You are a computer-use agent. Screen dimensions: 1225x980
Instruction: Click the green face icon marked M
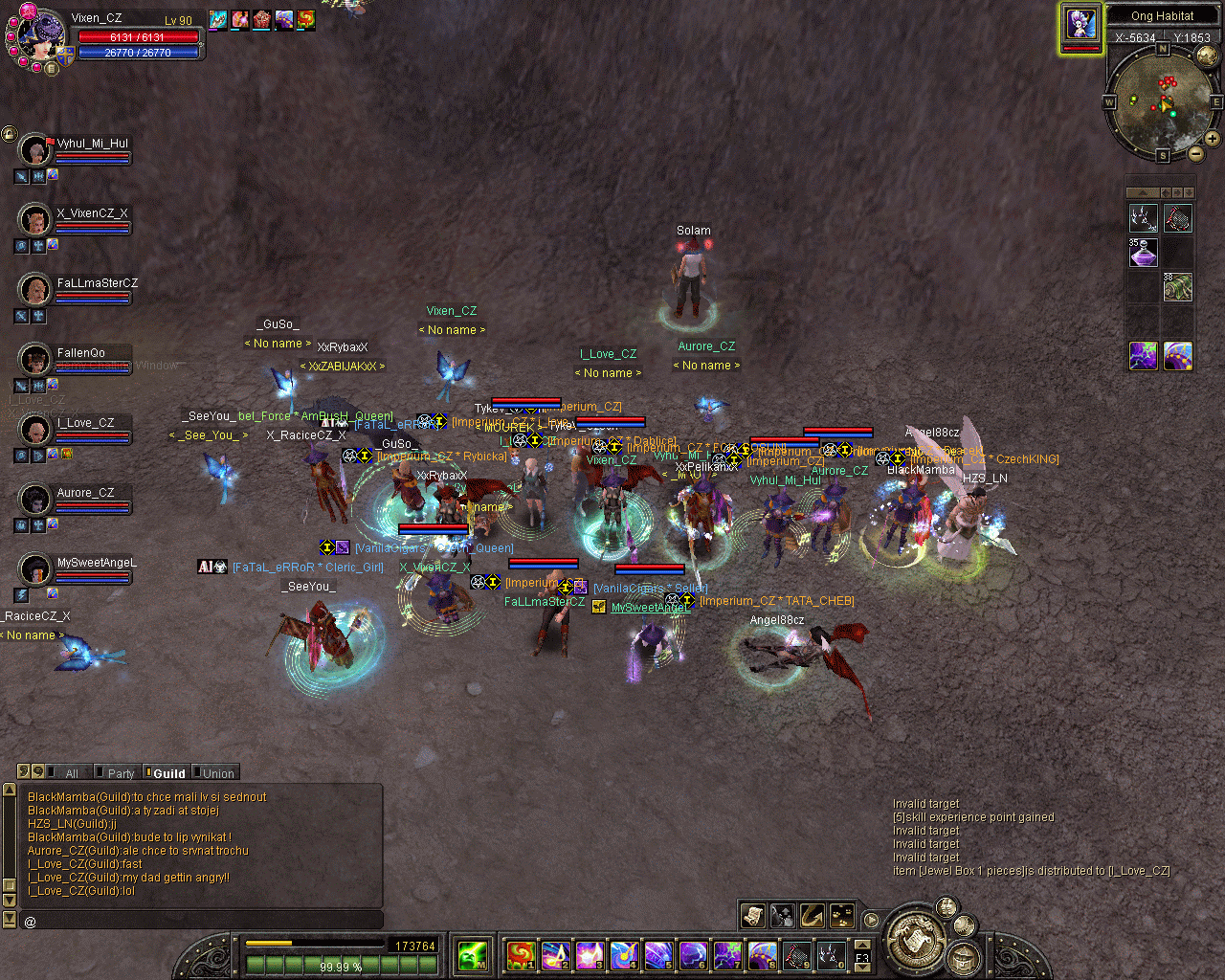tap(473, 954)
